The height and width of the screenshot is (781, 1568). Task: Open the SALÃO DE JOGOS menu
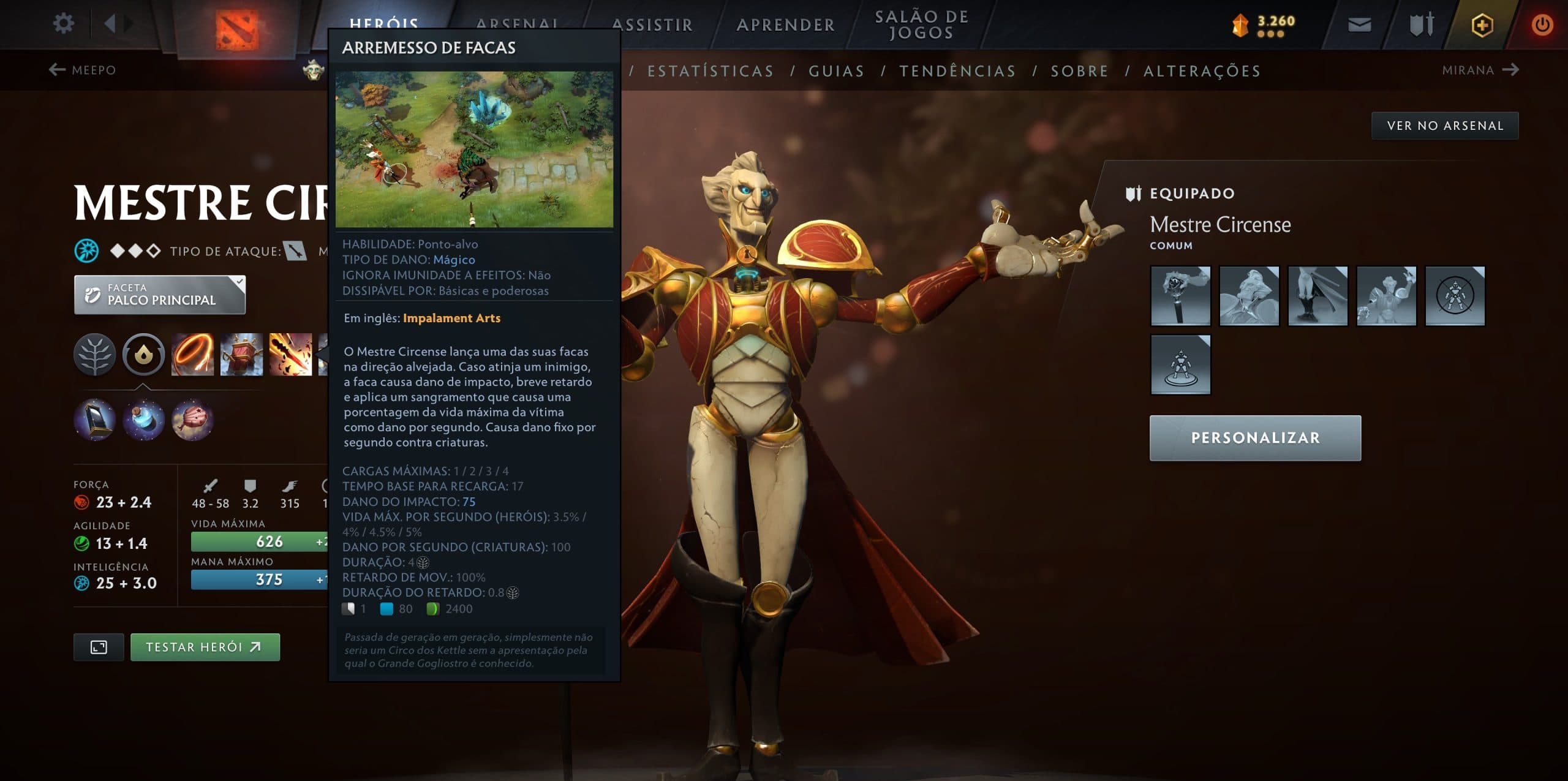(x=921, y=25)
